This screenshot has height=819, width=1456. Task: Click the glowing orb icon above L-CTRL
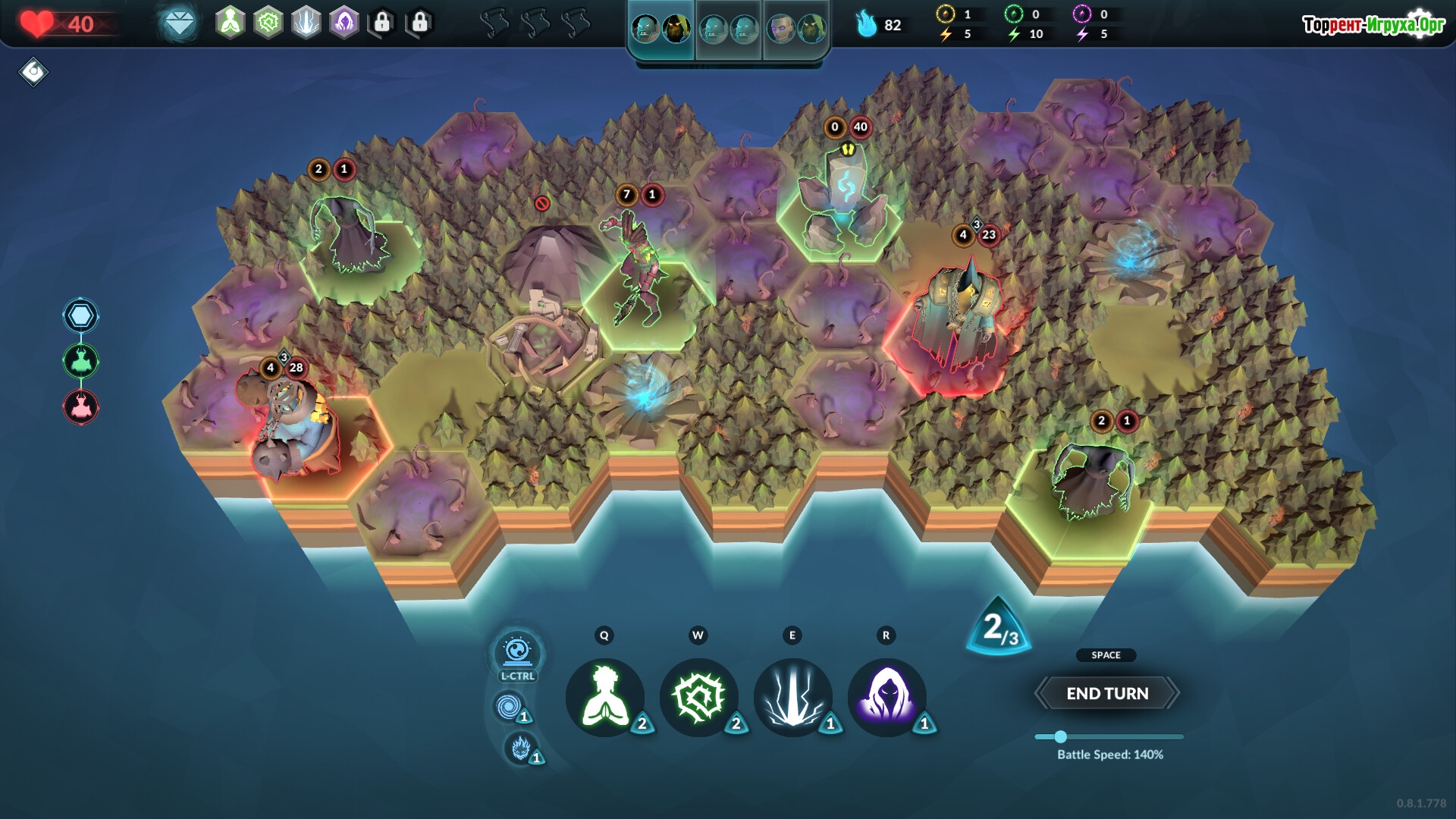pyautogui.click(x=518, y=651)
